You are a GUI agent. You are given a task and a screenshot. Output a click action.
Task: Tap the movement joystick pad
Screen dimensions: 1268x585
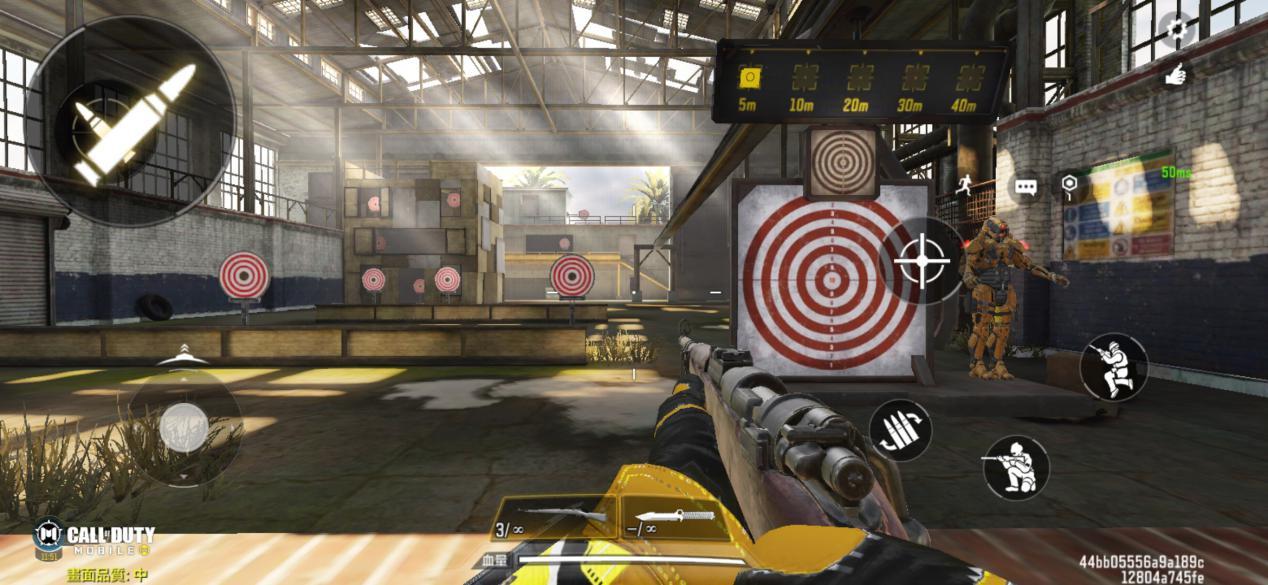pos(184,427)
